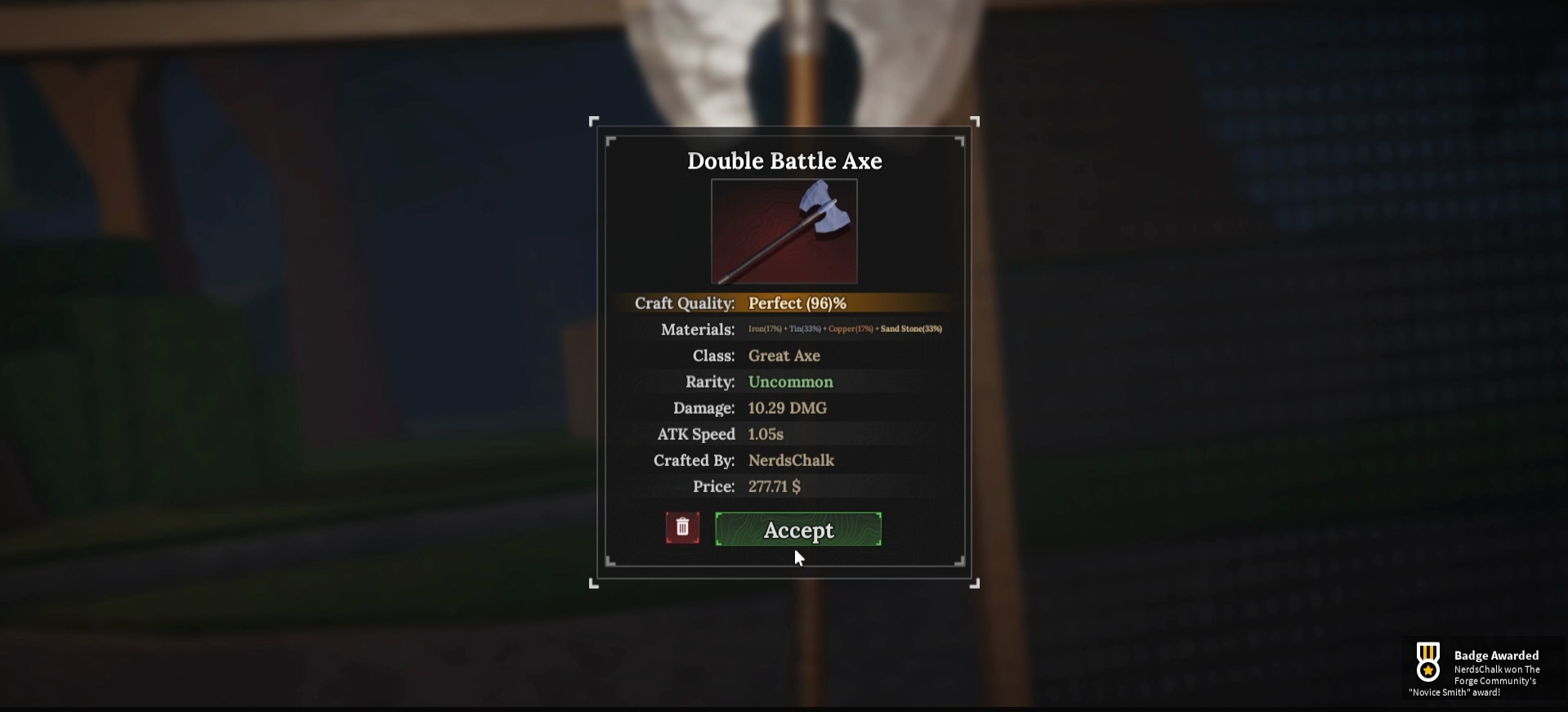Discard the axe with the trash button

coord(682,528)
